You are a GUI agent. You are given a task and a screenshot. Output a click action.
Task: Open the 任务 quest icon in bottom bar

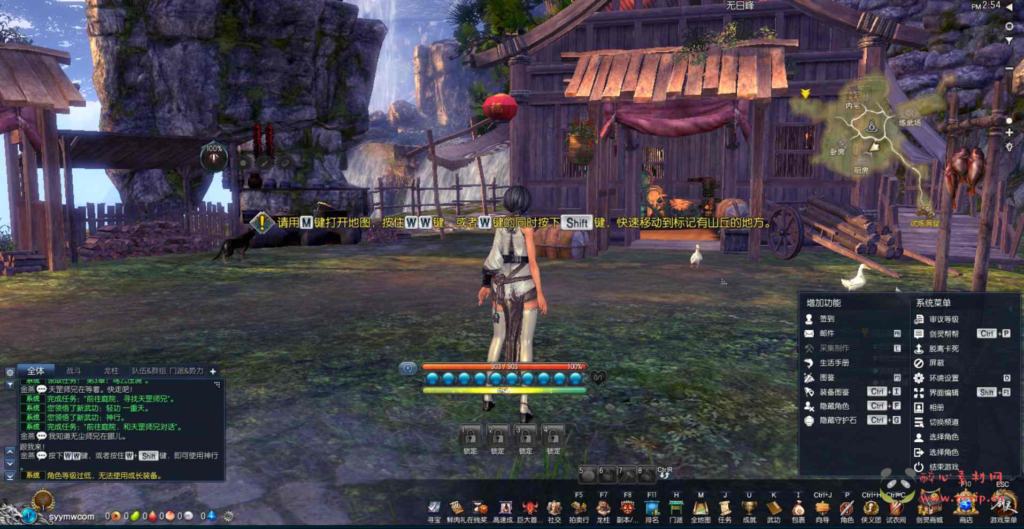point(725,508)
